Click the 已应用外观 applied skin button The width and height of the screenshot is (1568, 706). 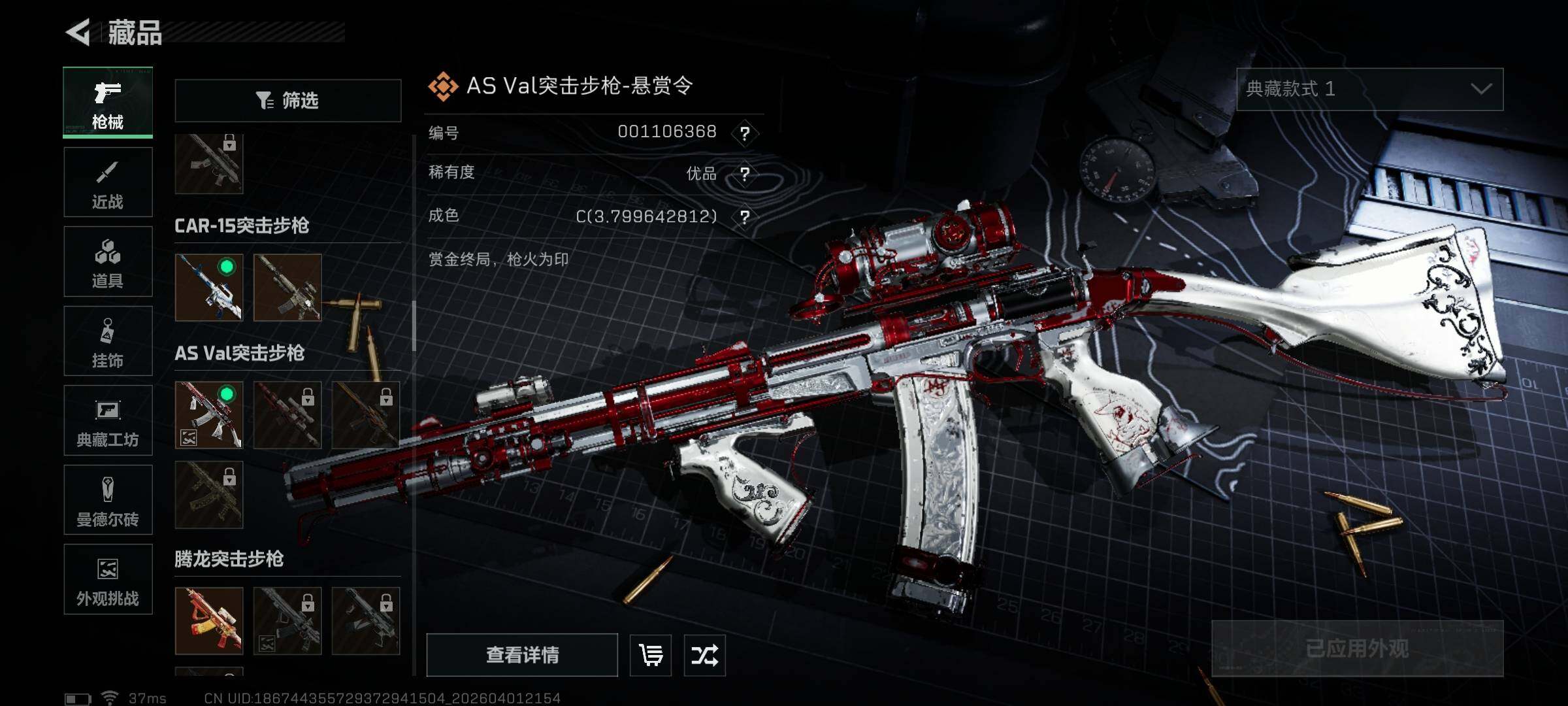pyautogui.click(x=1357, y=648)
